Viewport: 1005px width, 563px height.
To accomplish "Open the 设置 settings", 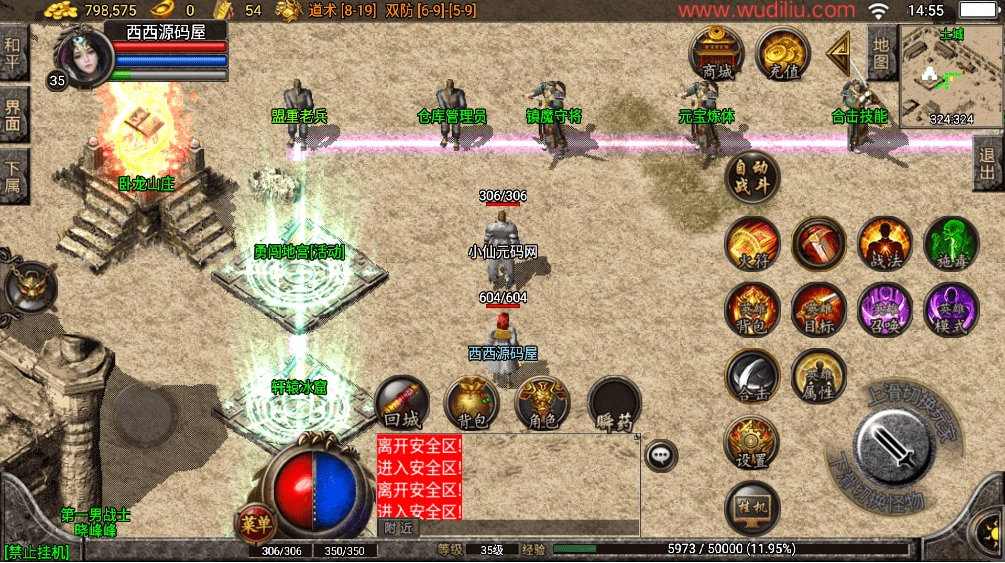I will [x=752, y=442].
